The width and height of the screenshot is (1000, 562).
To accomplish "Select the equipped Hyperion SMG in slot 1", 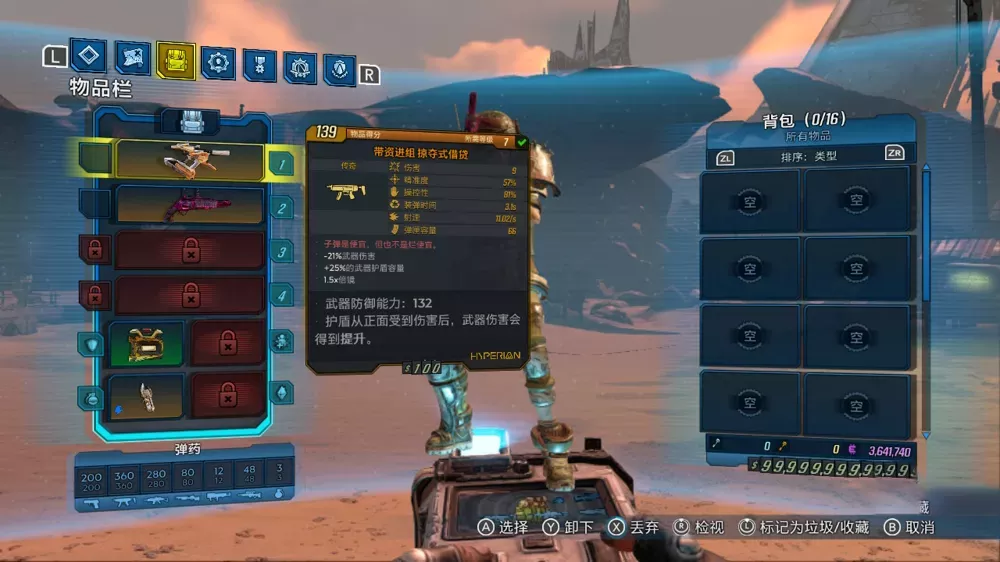I will (x=190, y=160).
